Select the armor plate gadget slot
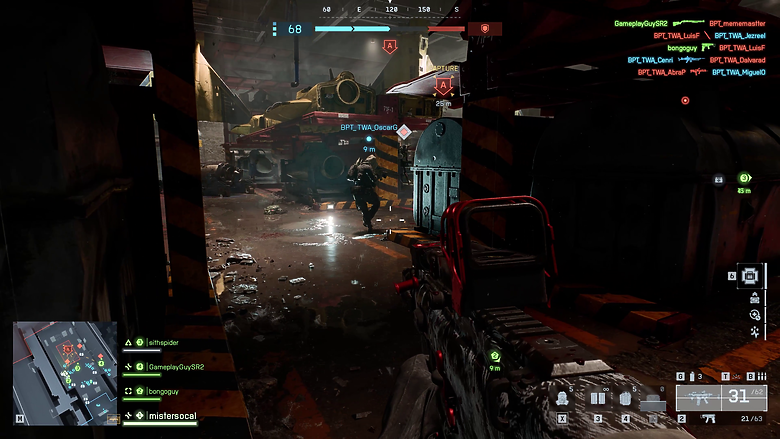This screenshot has width=780, height=439. tap(625, 399)
